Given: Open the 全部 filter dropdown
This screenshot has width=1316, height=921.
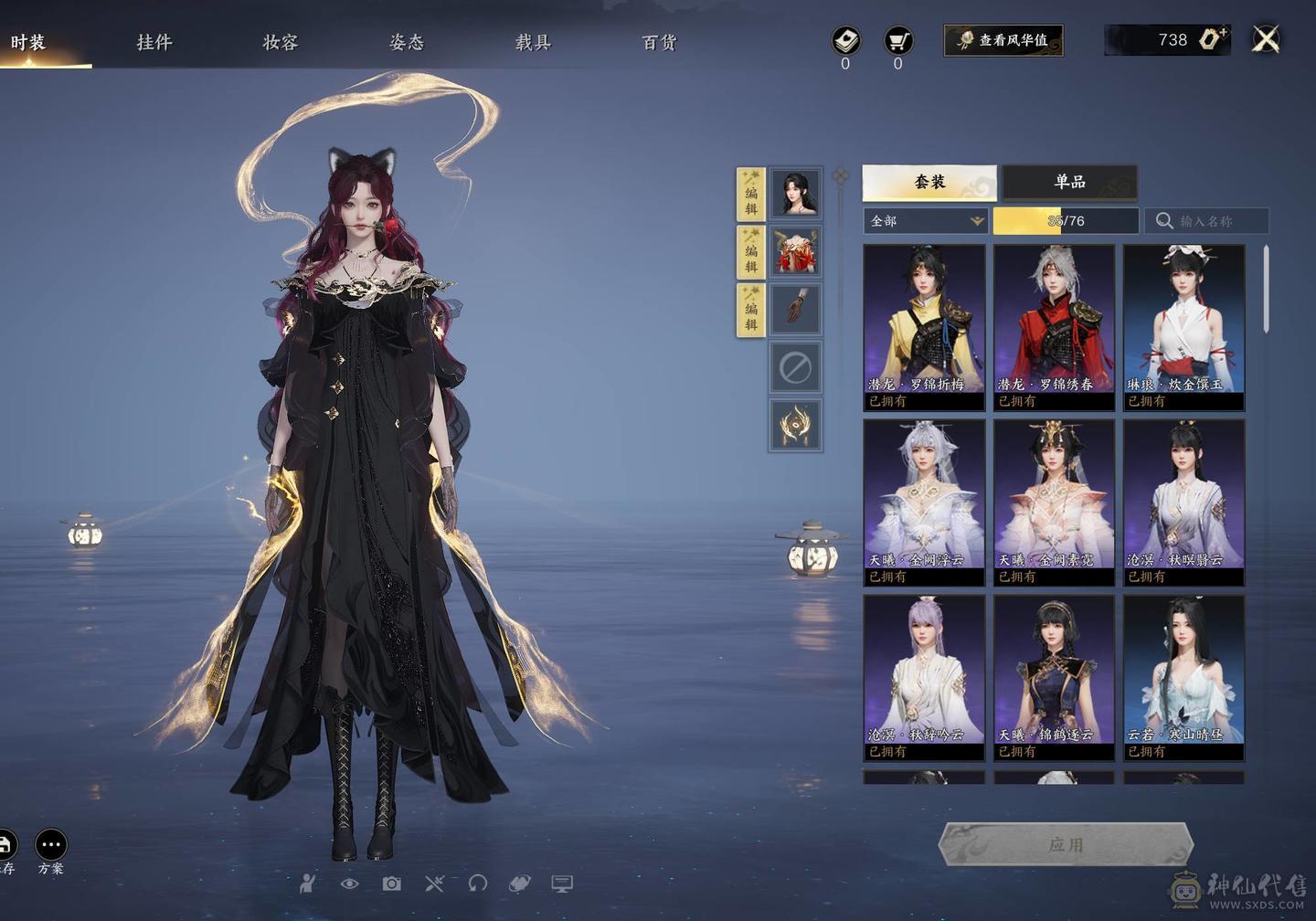Looking at the screenshot, I should point(926,221).
